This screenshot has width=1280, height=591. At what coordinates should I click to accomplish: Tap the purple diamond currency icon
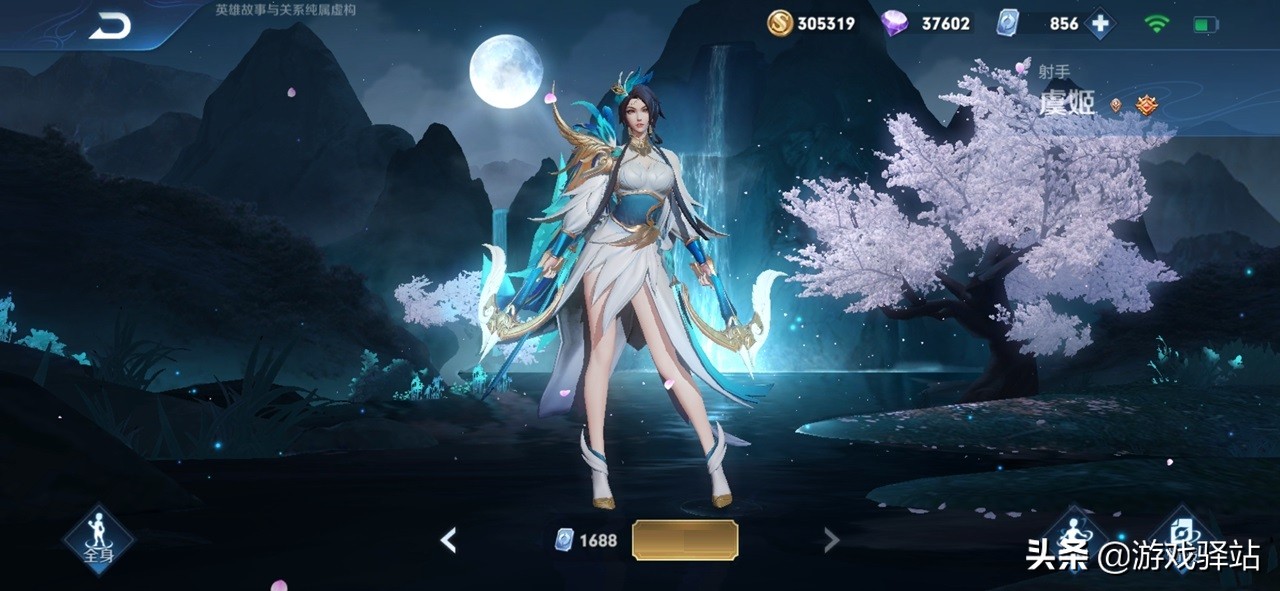[x=895, y=23]
